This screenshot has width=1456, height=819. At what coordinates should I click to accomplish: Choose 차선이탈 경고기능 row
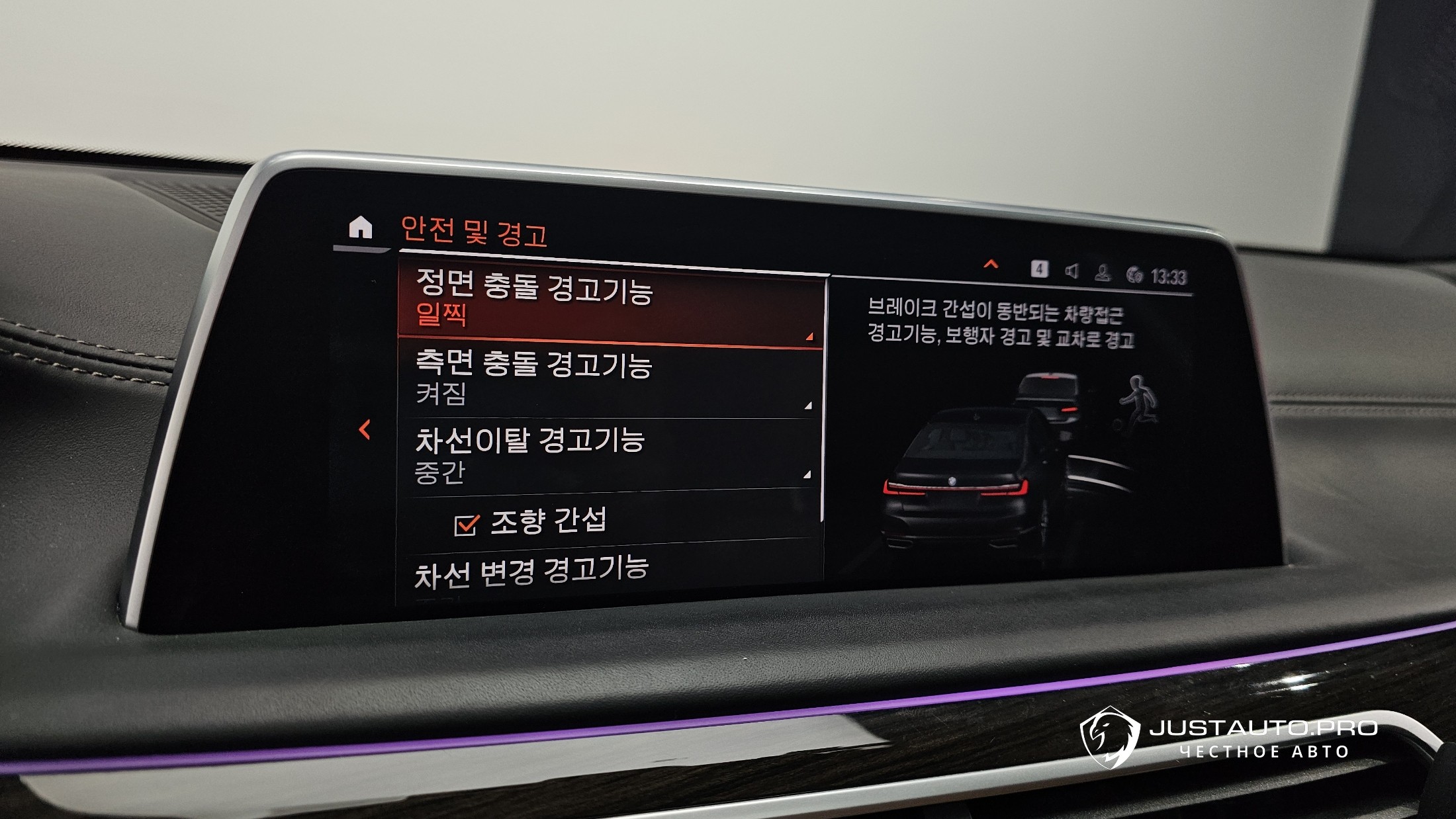tap(608, 454)
